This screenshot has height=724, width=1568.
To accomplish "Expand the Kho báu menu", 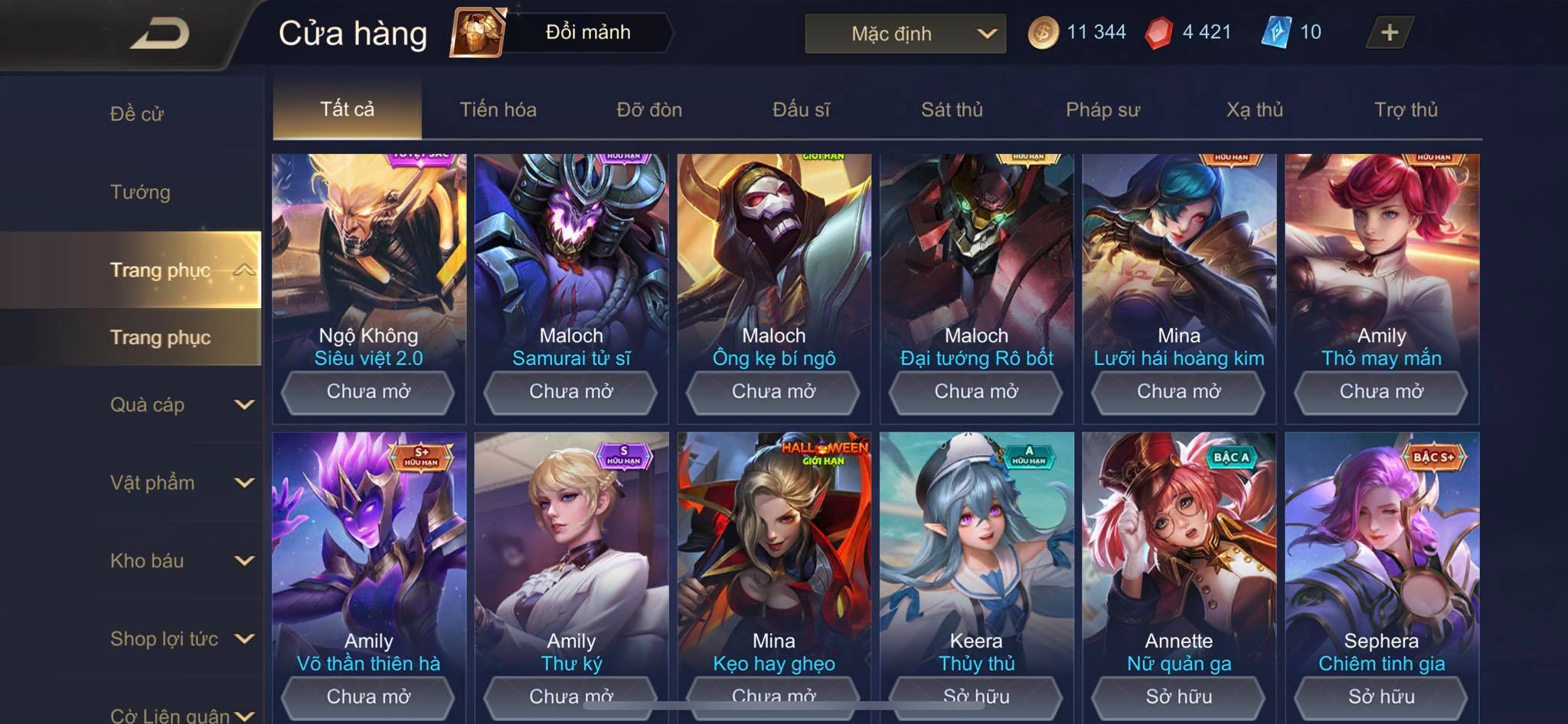I will (x=181, y=561).
